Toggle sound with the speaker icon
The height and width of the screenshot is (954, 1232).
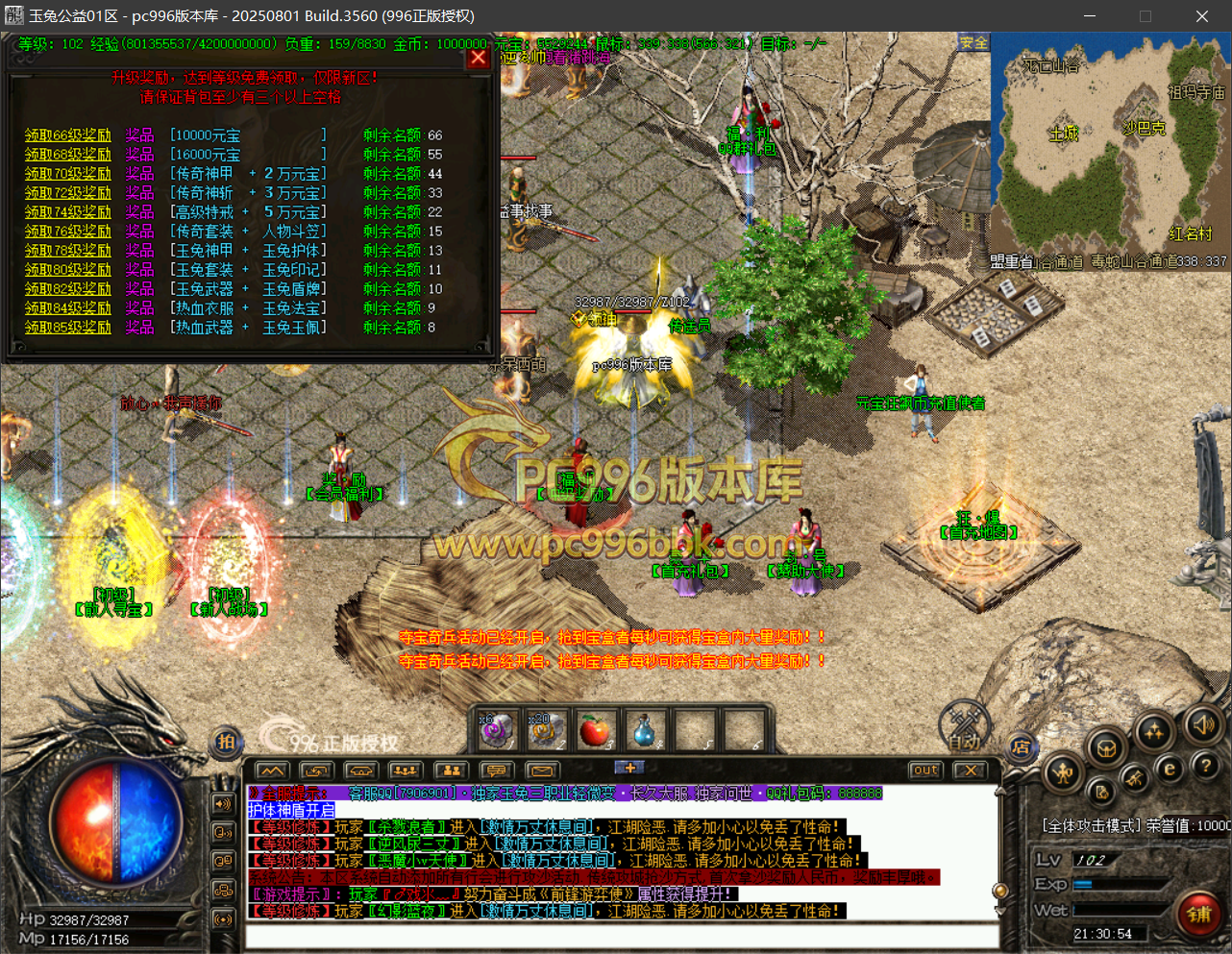point(1202,724)
